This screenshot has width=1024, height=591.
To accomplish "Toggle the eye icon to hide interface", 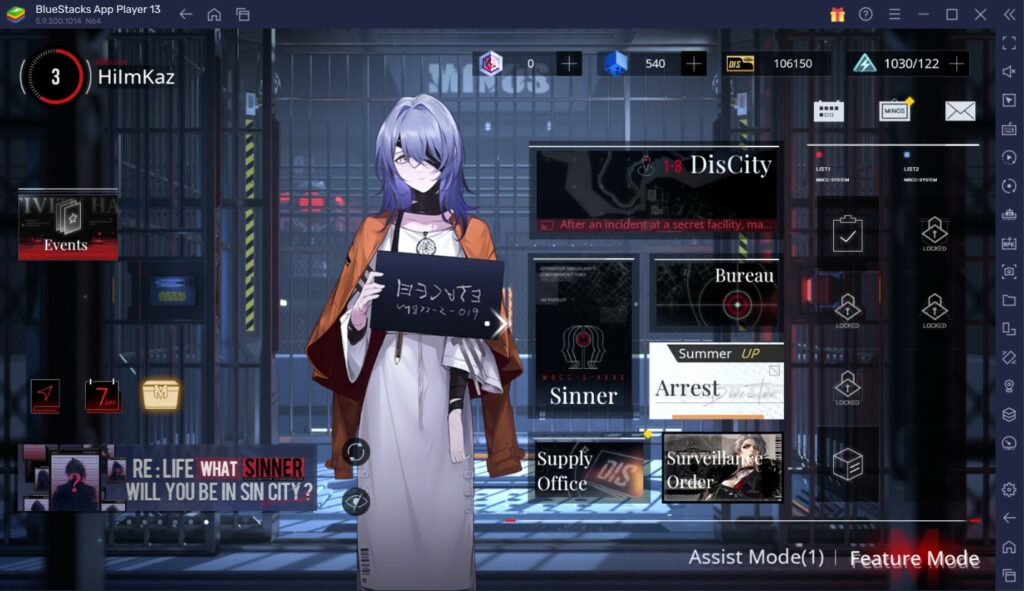I will (x=355, y=500).
